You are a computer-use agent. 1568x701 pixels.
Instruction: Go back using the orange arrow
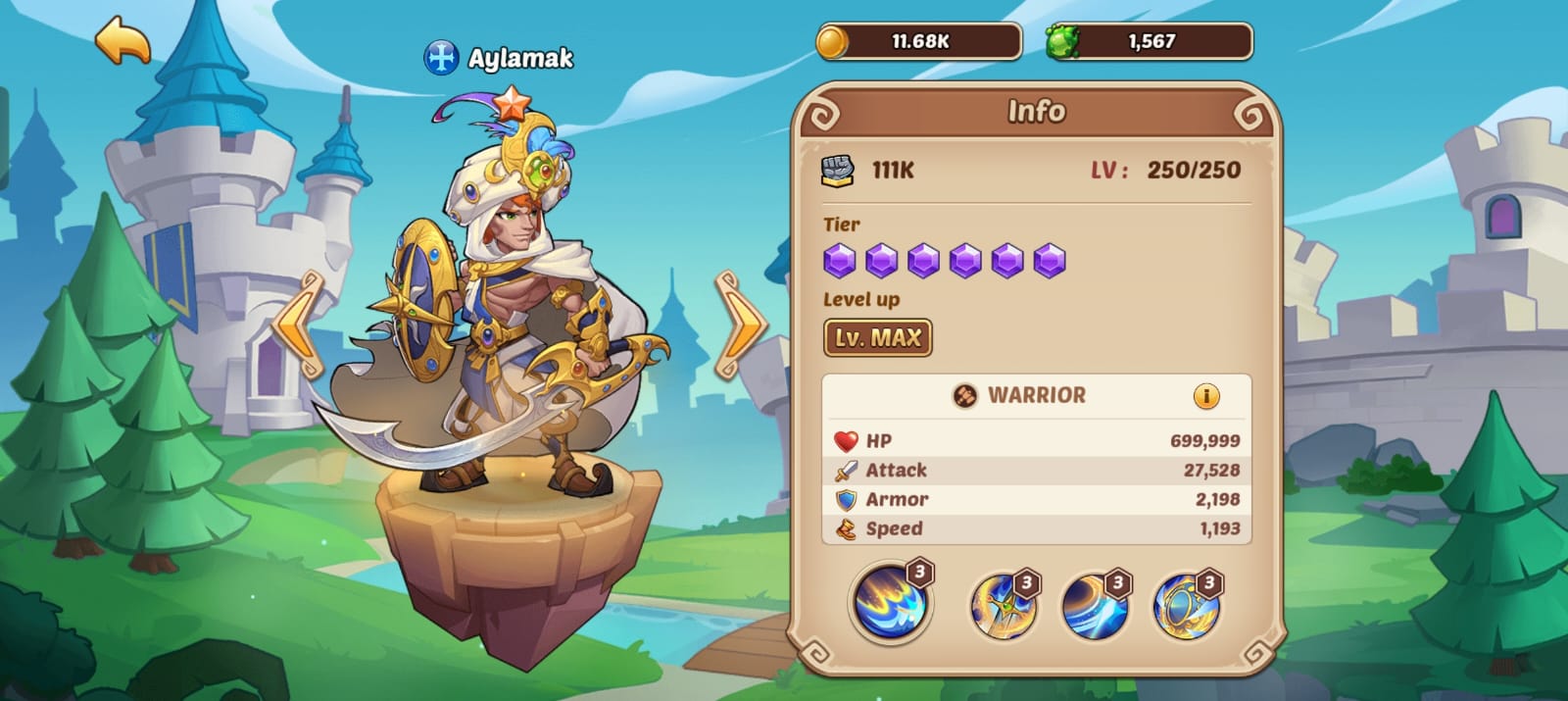click(122, 41)
